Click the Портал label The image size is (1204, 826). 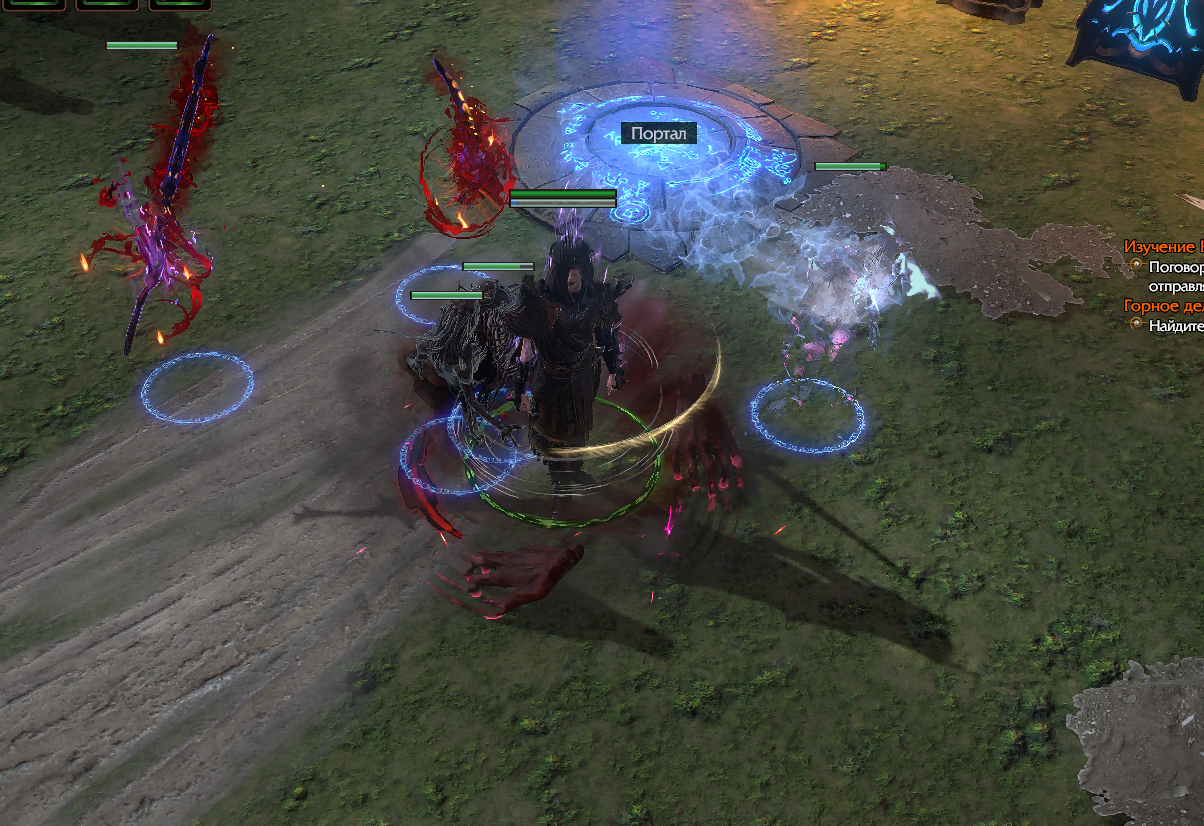coord(659,133)
